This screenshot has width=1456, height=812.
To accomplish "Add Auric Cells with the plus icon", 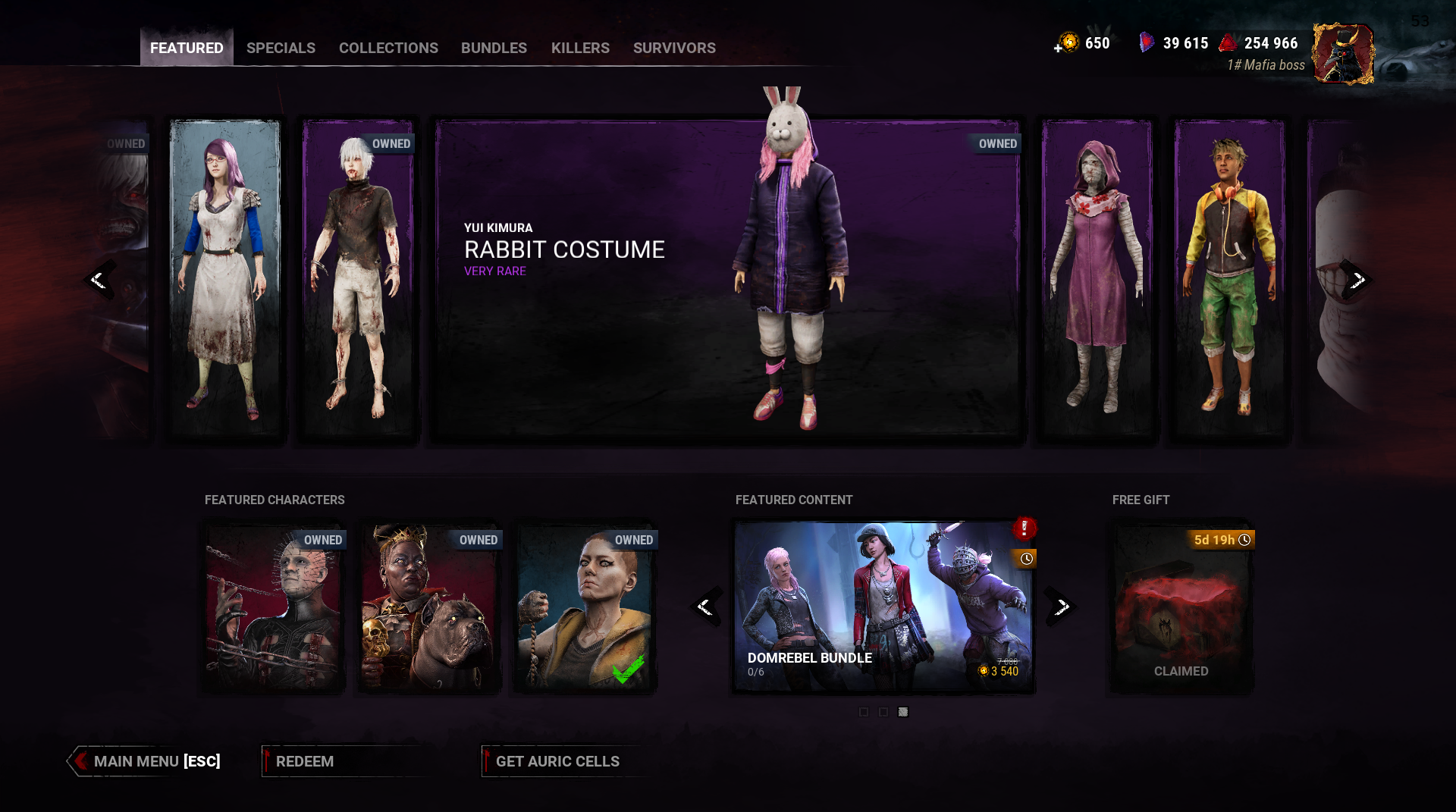I will tap(1059, 48).
